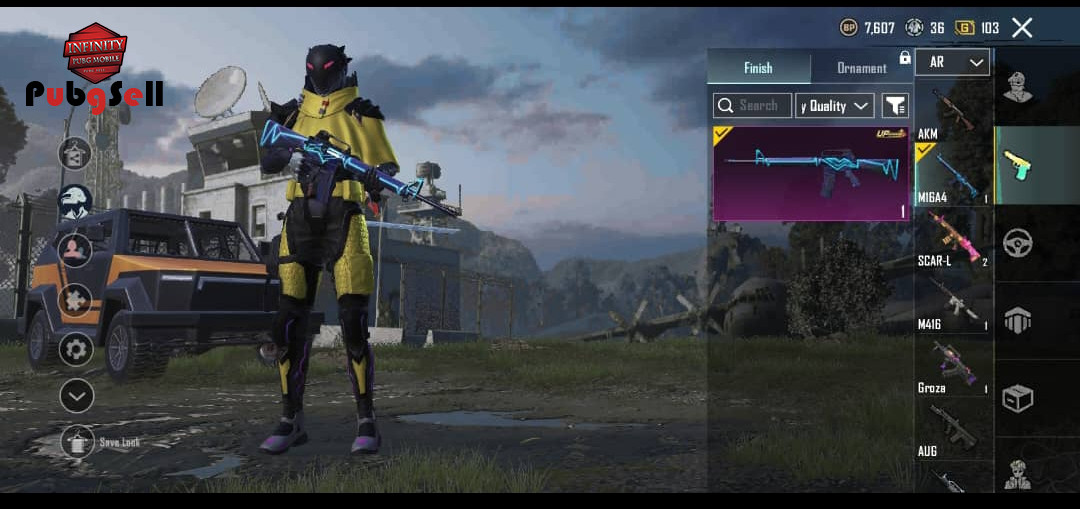The image size is (1080, 509).
Task: Open the gear settings icon
Action: pyautogui.click(x=76, y=349)
